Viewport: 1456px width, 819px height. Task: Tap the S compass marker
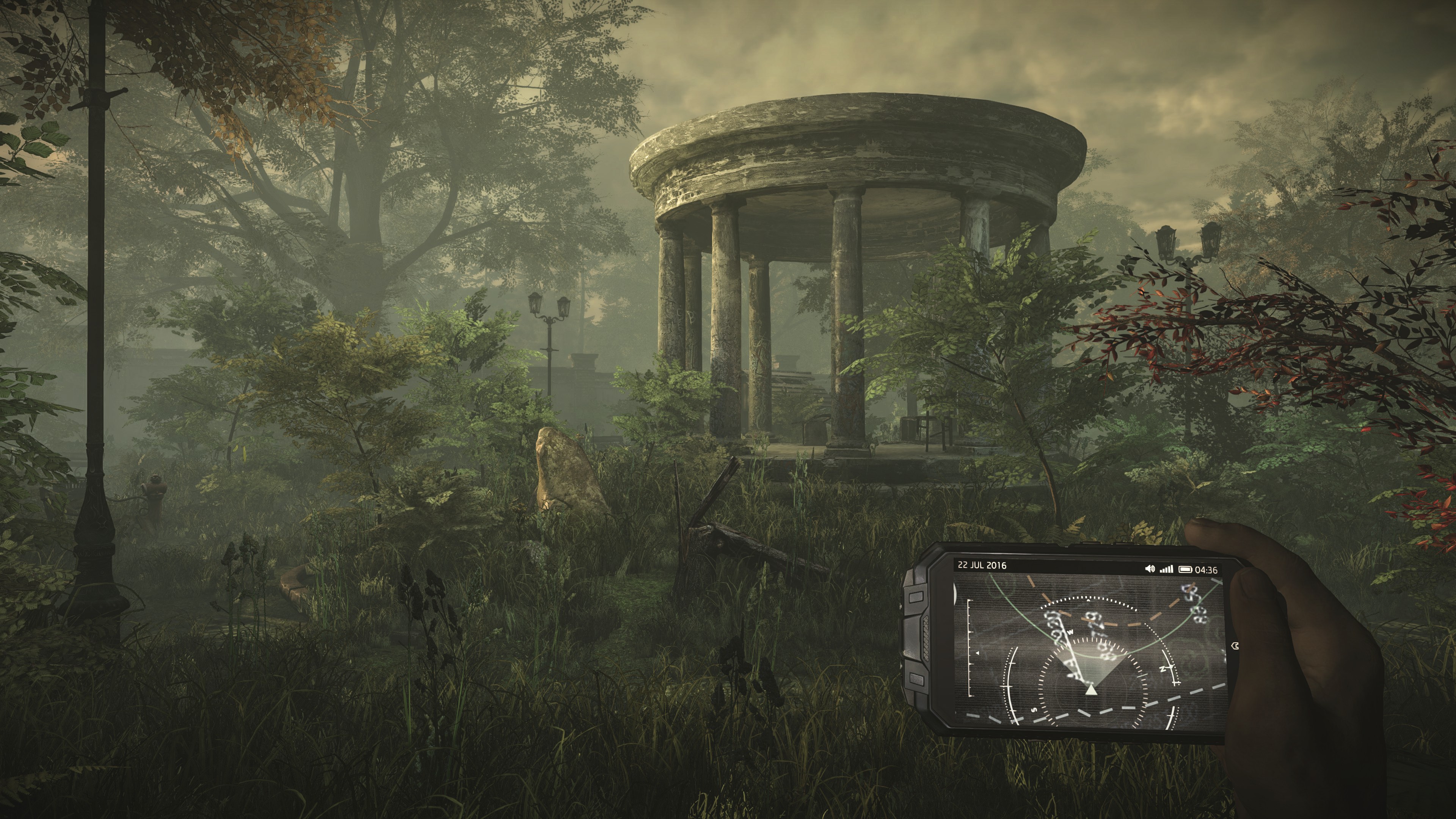pos(1034,710)
